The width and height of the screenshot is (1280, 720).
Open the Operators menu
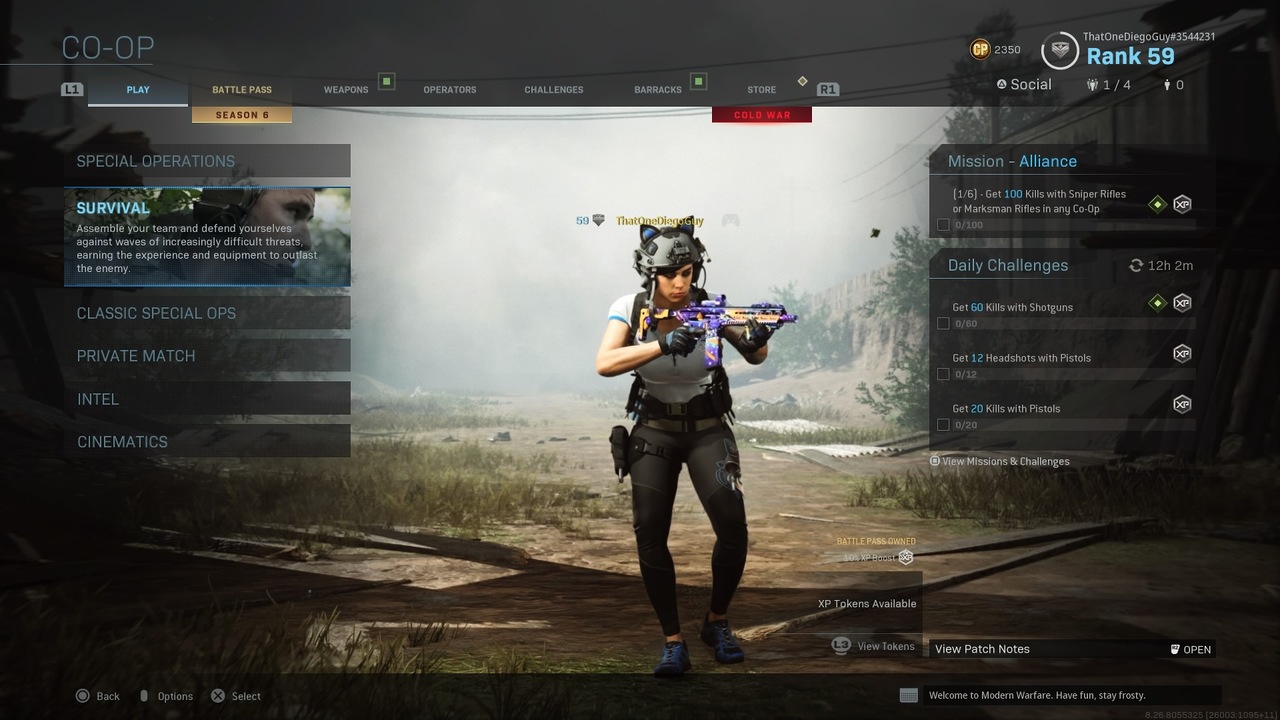[x=449, y=89]
